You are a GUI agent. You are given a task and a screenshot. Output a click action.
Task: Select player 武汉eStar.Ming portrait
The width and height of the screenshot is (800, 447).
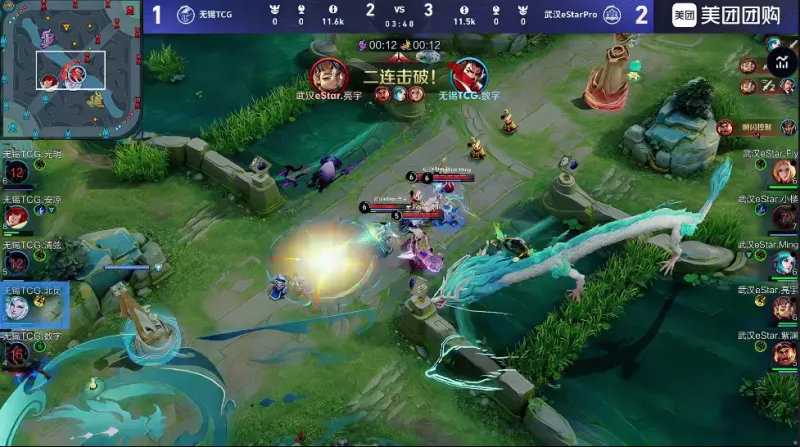coord(783,263)
